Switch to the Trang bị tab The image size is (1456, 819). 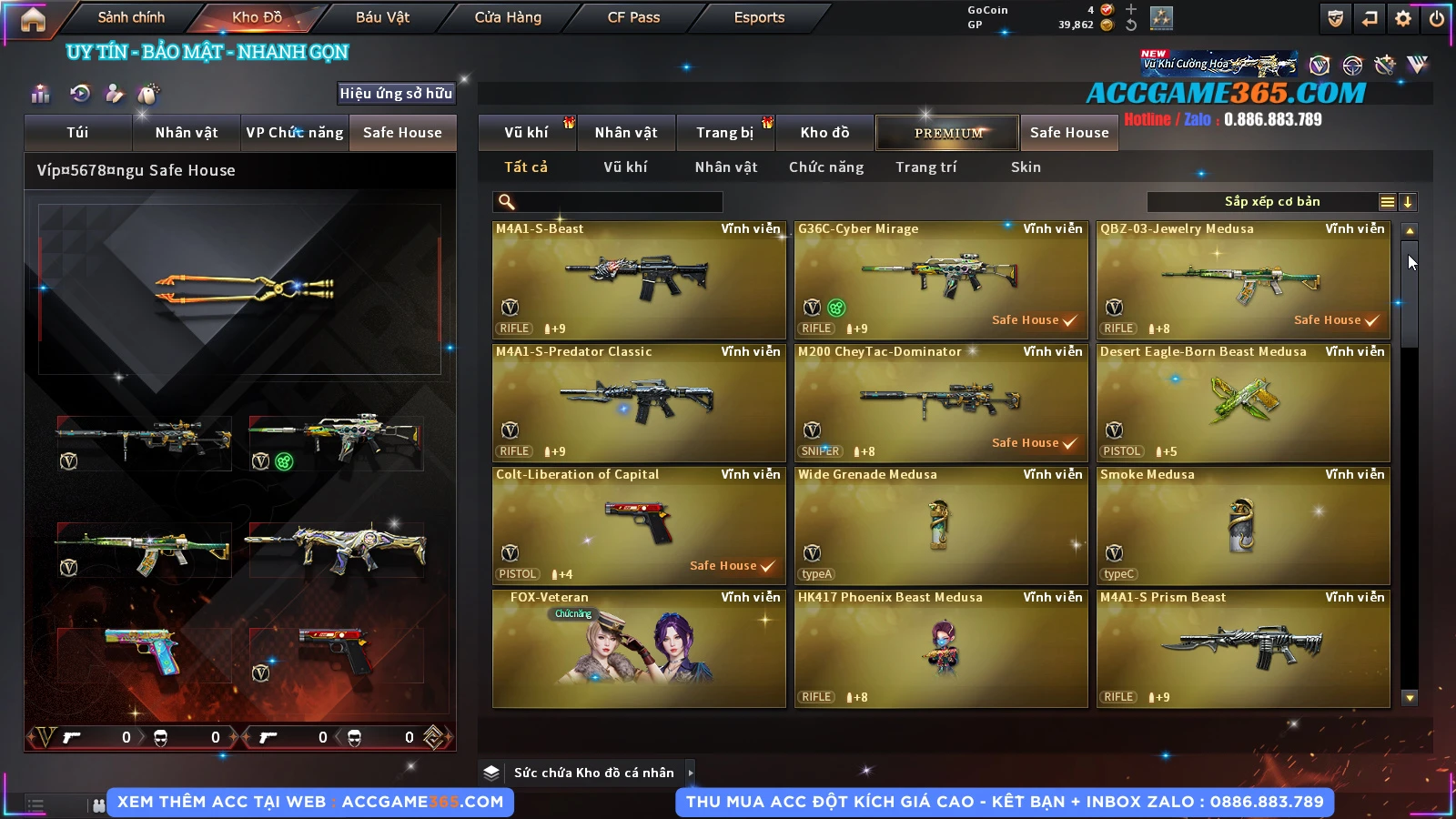pyautogui.click(x=724, y=133)
